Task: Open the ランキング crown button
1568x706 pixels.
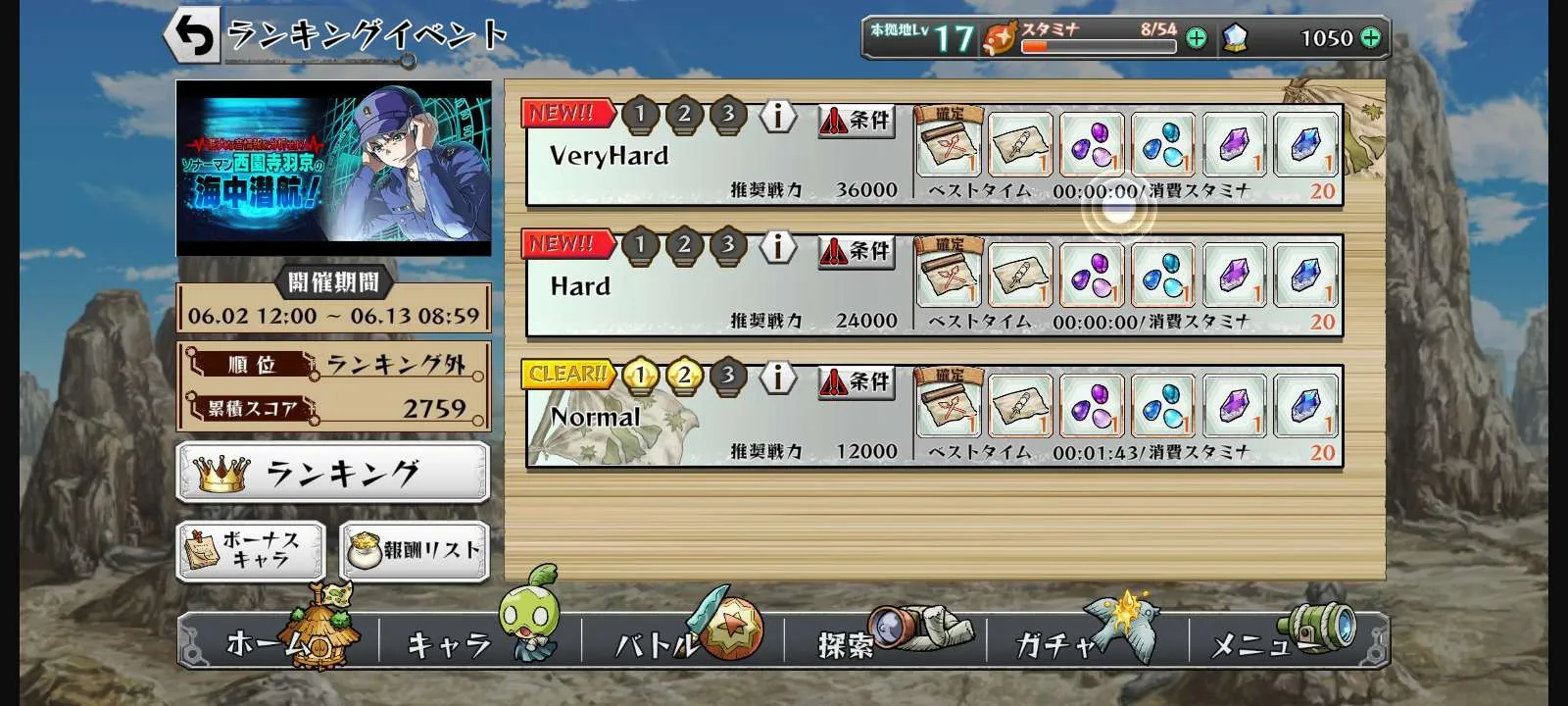Action: (x=333, y=473)
